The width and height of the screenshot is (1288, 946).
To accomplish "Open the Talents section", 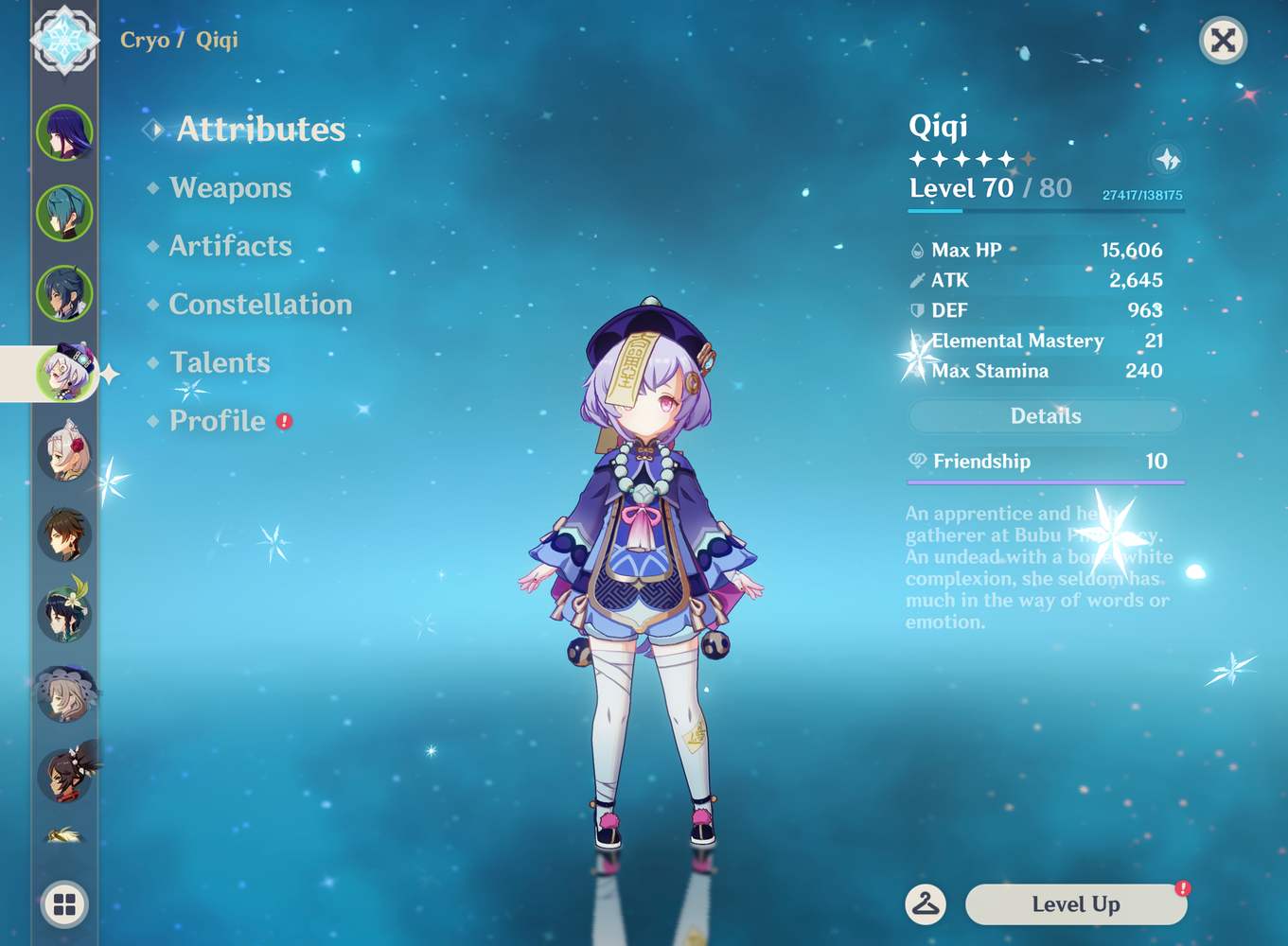I will (x=219, y=362).
